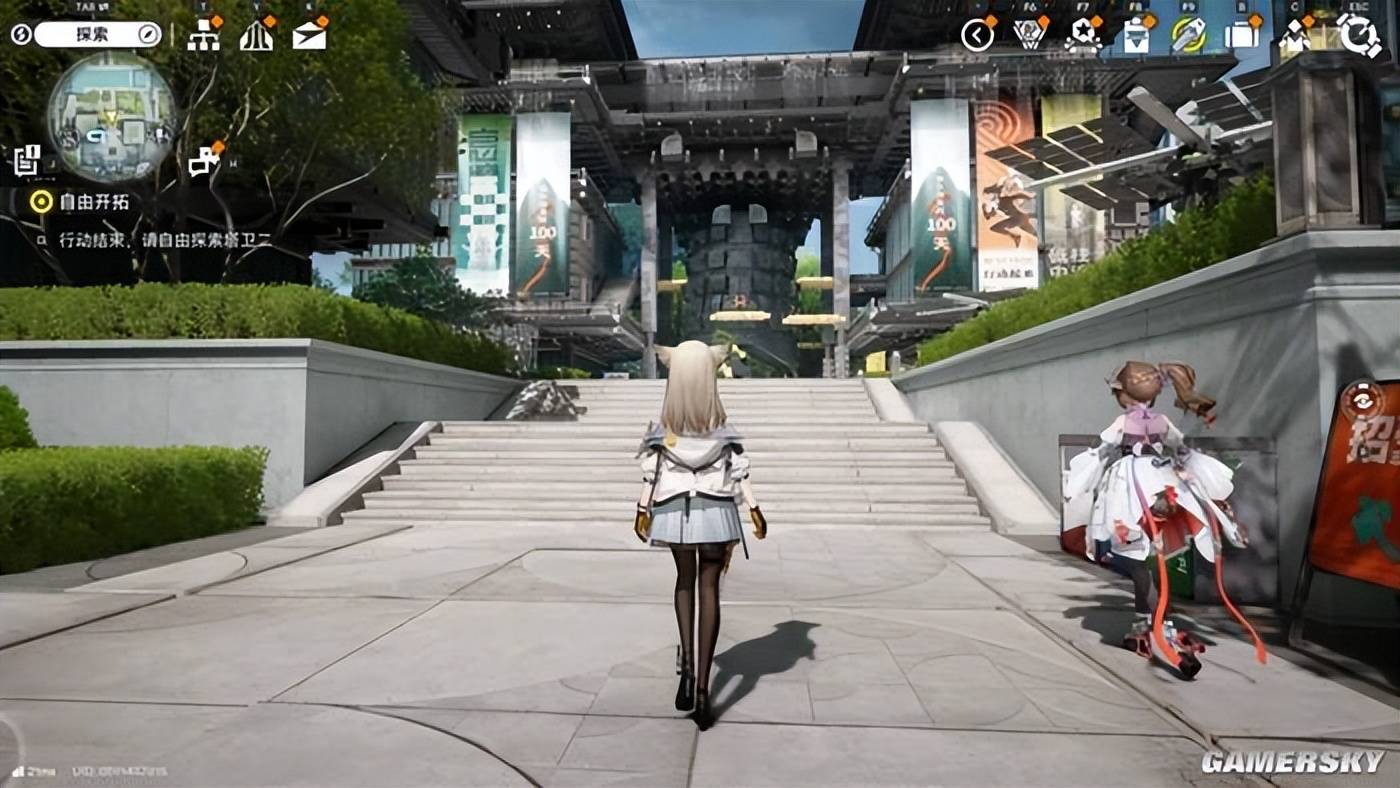The width and height of the screenshot is (1400, 788).
Task: Open the star hexagon icon
Action: [1083, 35]
